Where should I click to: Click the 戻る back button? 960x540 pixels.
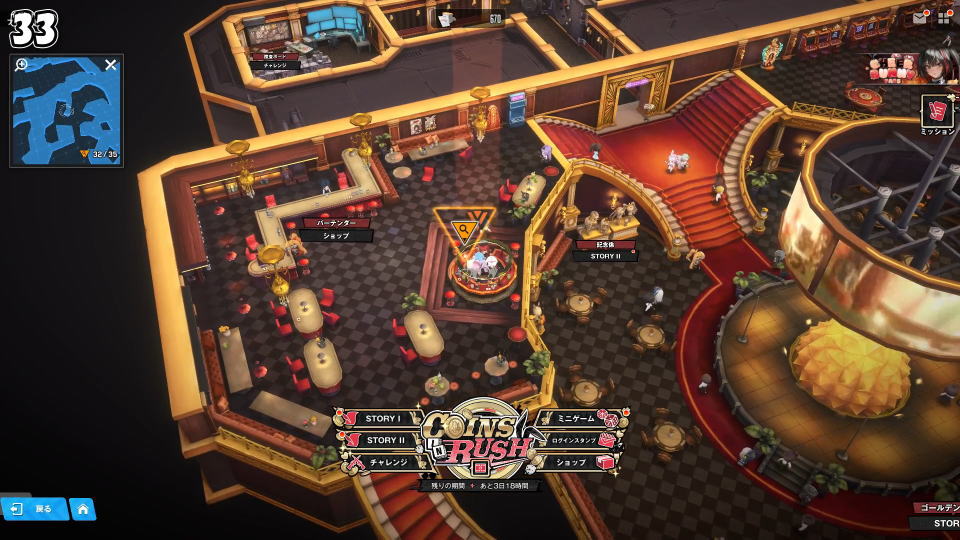coord(34,509)
